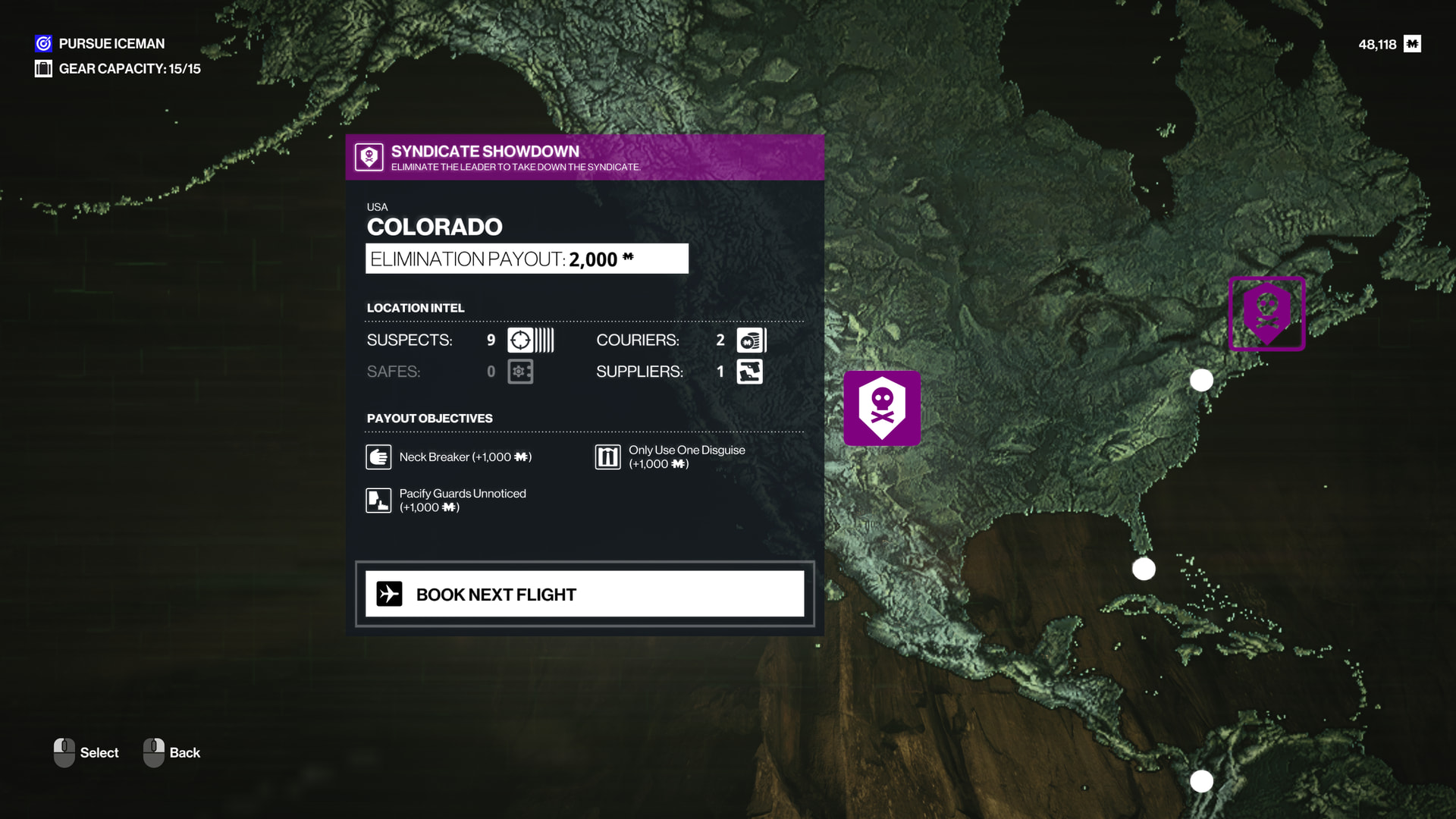Select the white location dot on Florida
This screenshot has width=1456, height=819.
click(x=1144, y=569)
